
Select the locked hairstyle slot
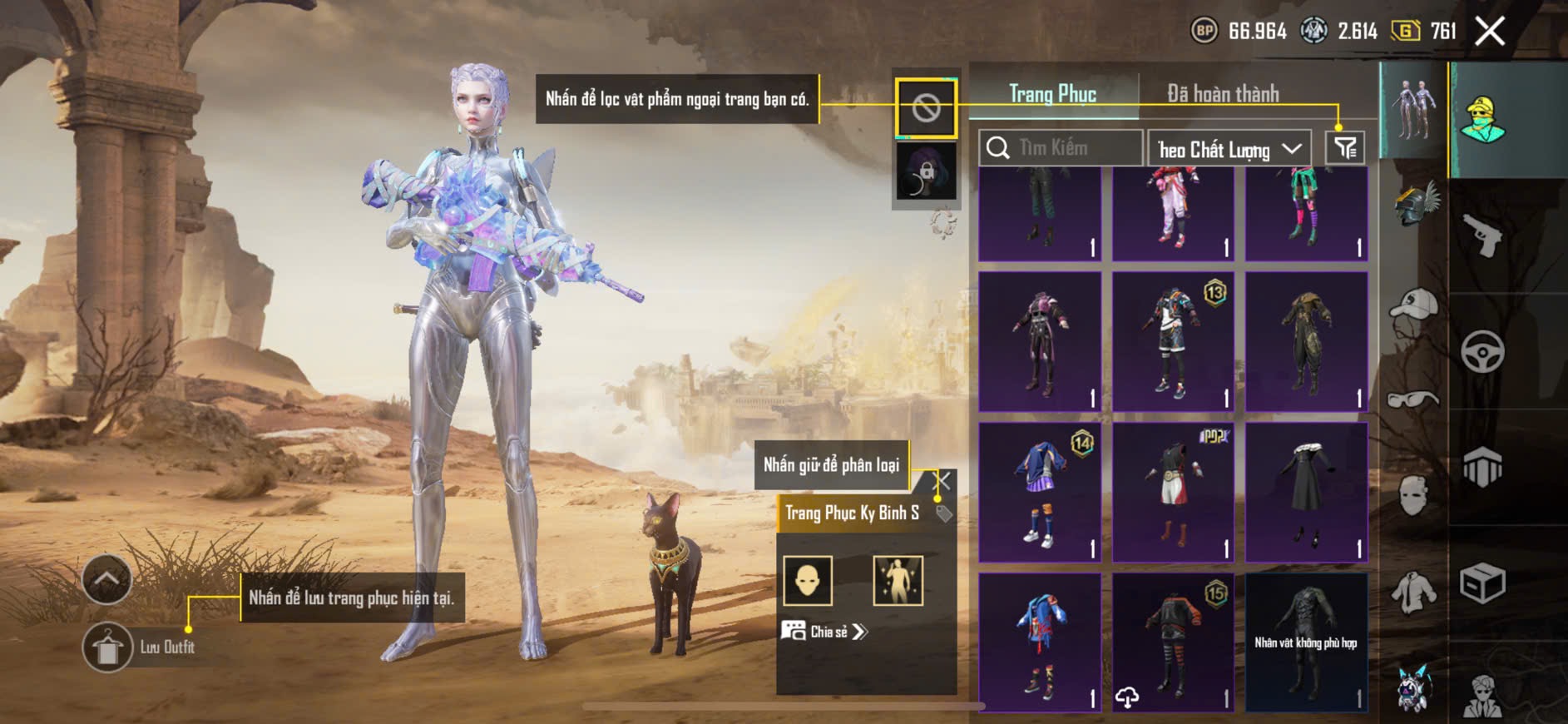click(926, 171)
